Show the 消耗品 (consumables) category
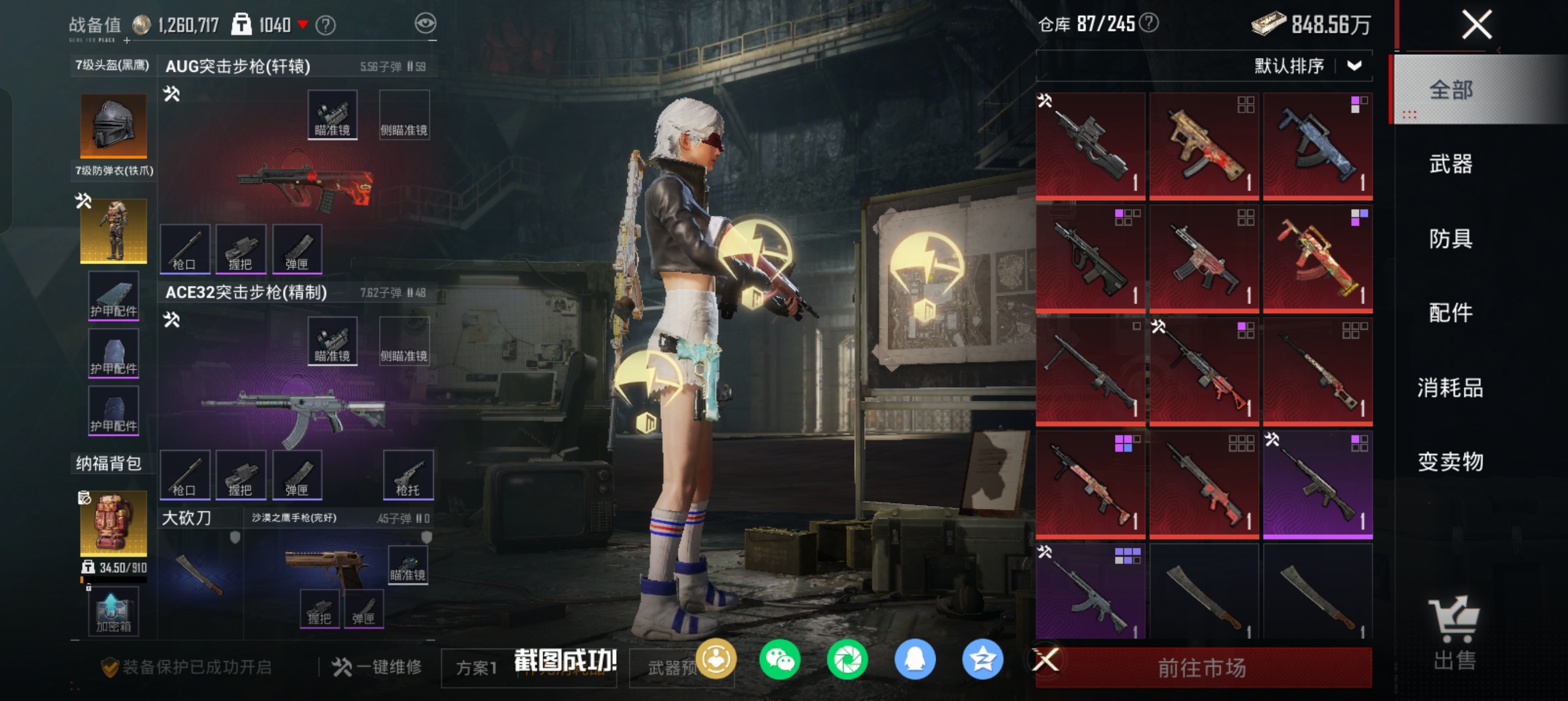Viewport: 1568px width, 701px height. pos(1450,388)
